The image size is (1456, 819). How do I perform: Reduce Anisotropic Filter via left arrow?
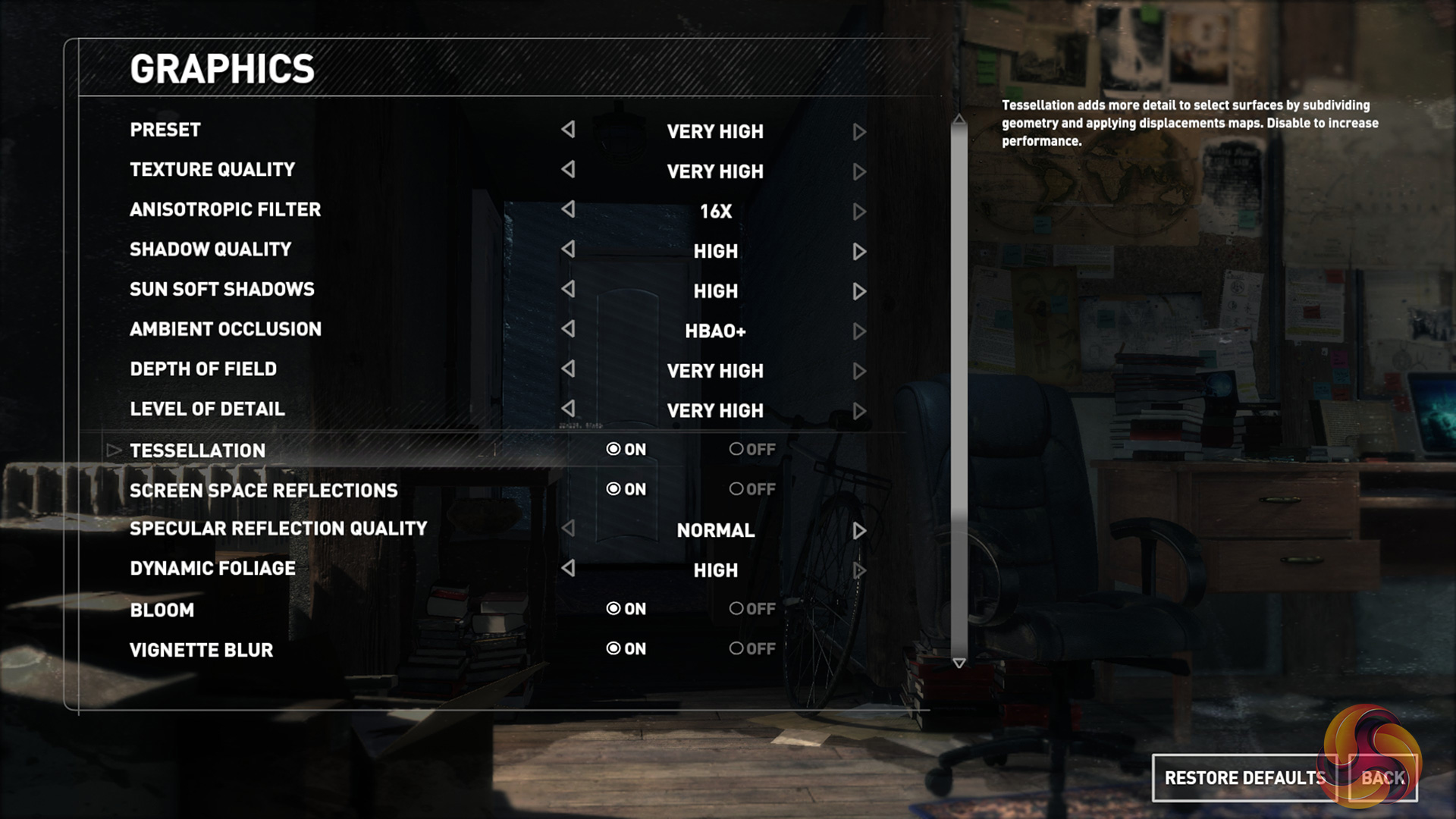point(568,209)
